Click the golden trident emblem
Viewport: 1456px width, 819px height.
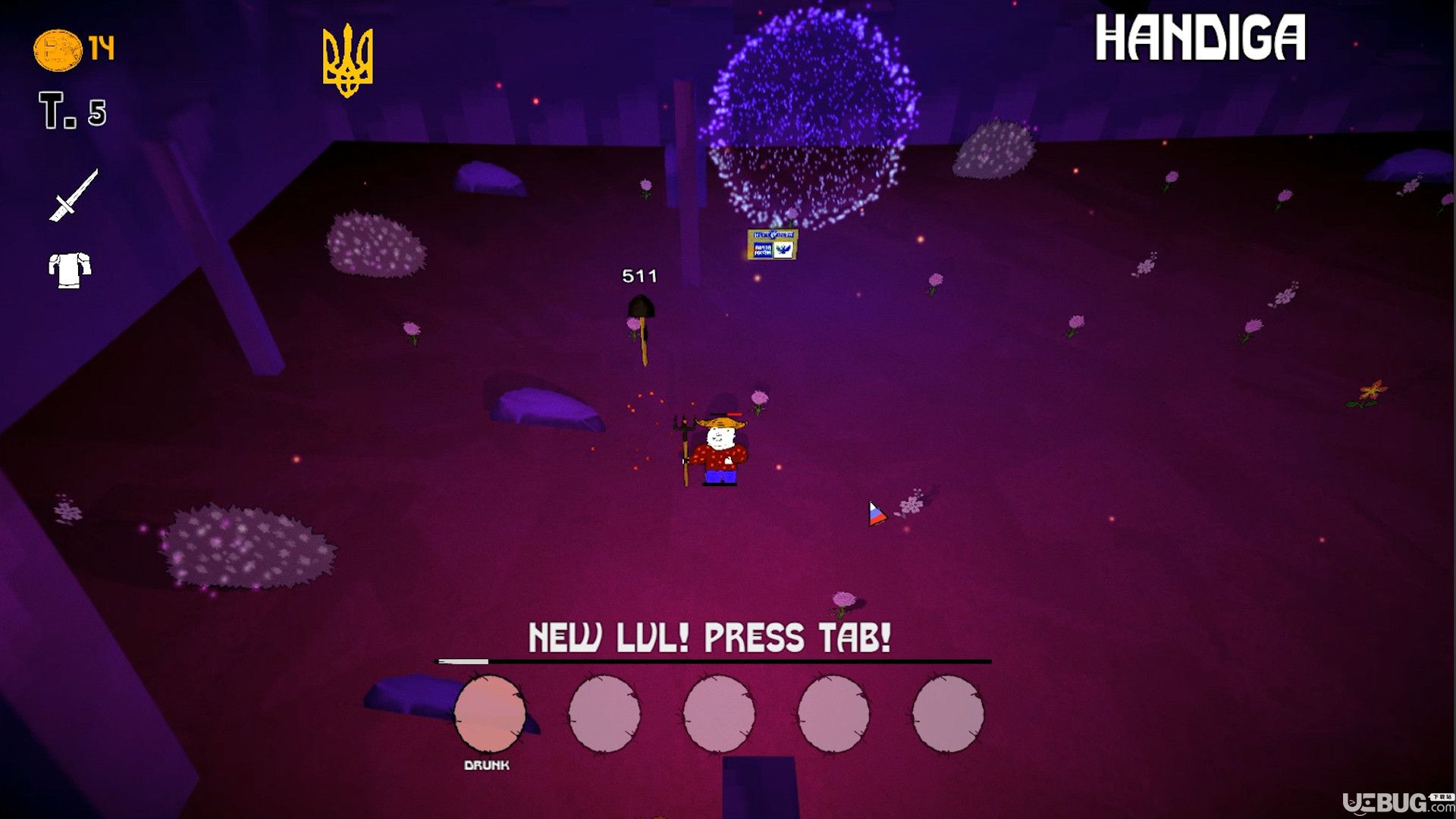(348, 61)
